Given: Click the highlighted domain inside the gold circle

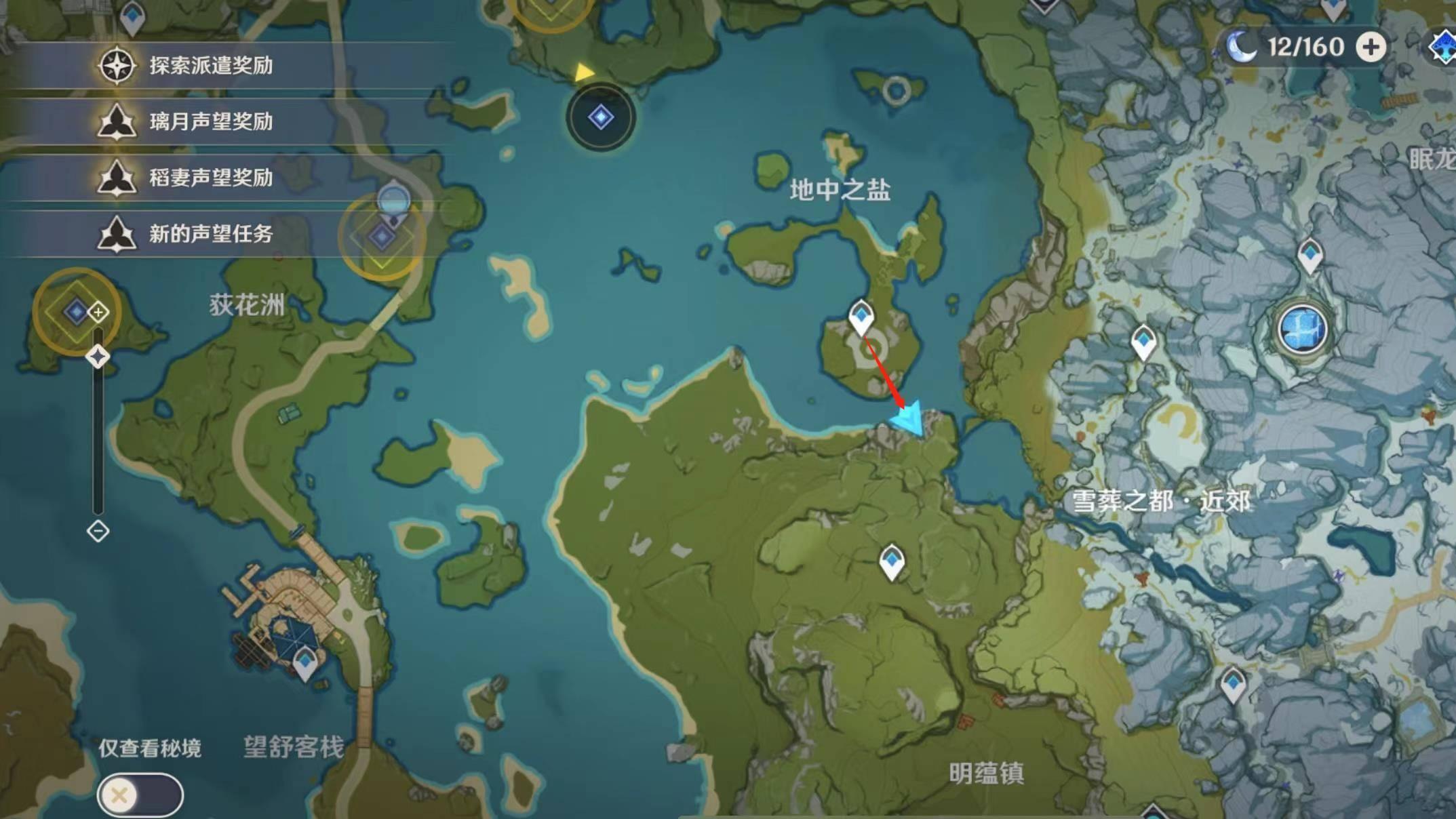Looking at the screenshot, I should (x=382, y=239).
